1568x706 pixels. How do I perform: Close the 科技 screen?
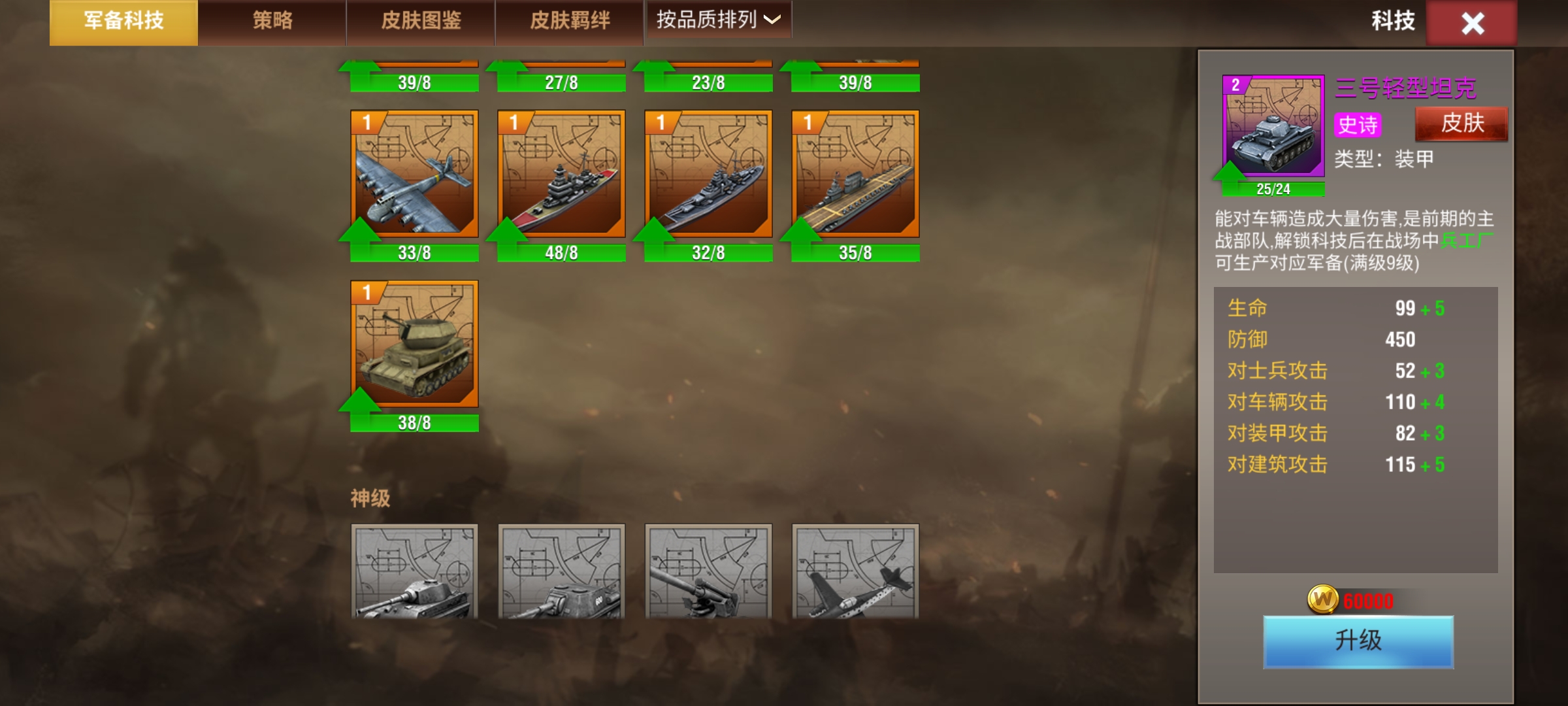pyautogui.click(x=1472, y=24)
